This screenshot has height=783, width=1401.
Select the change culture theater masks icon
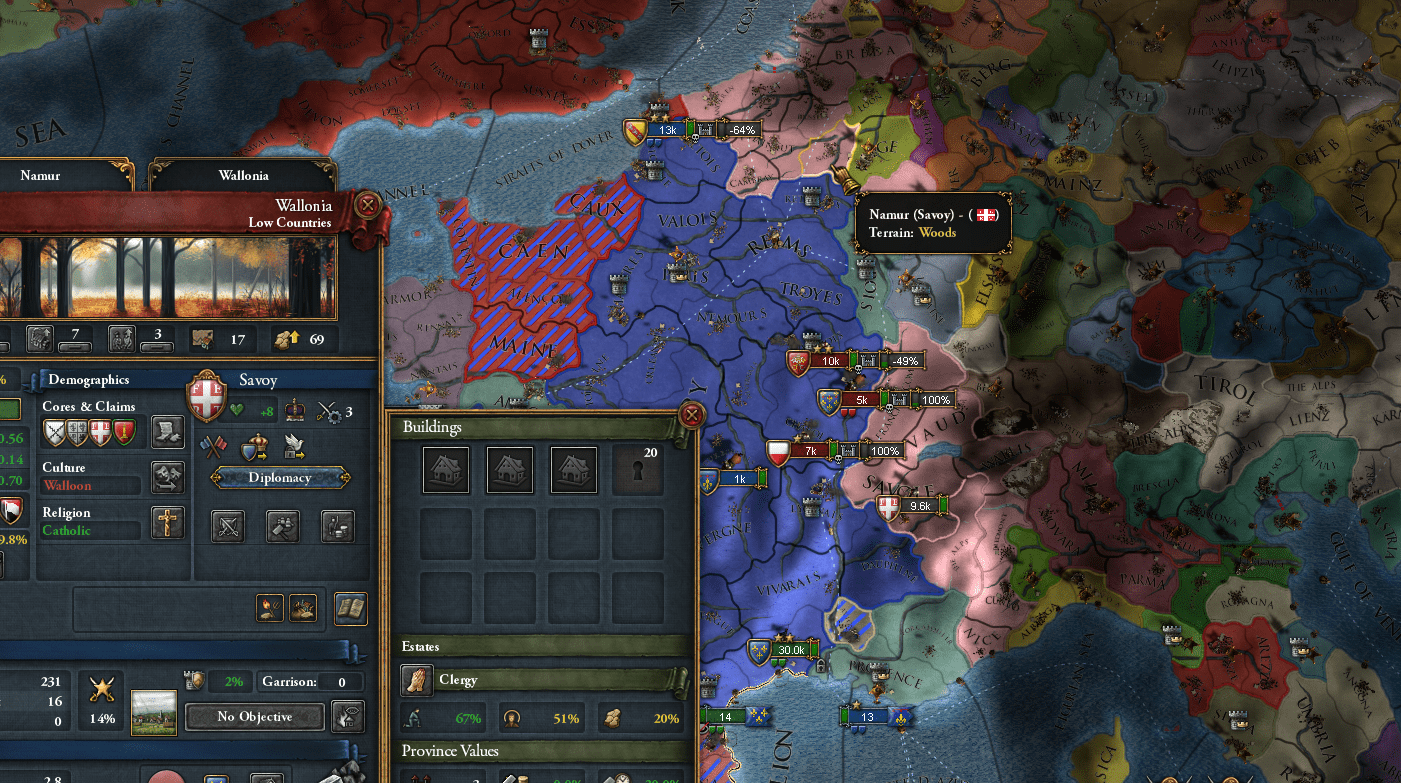coord(170,477)
